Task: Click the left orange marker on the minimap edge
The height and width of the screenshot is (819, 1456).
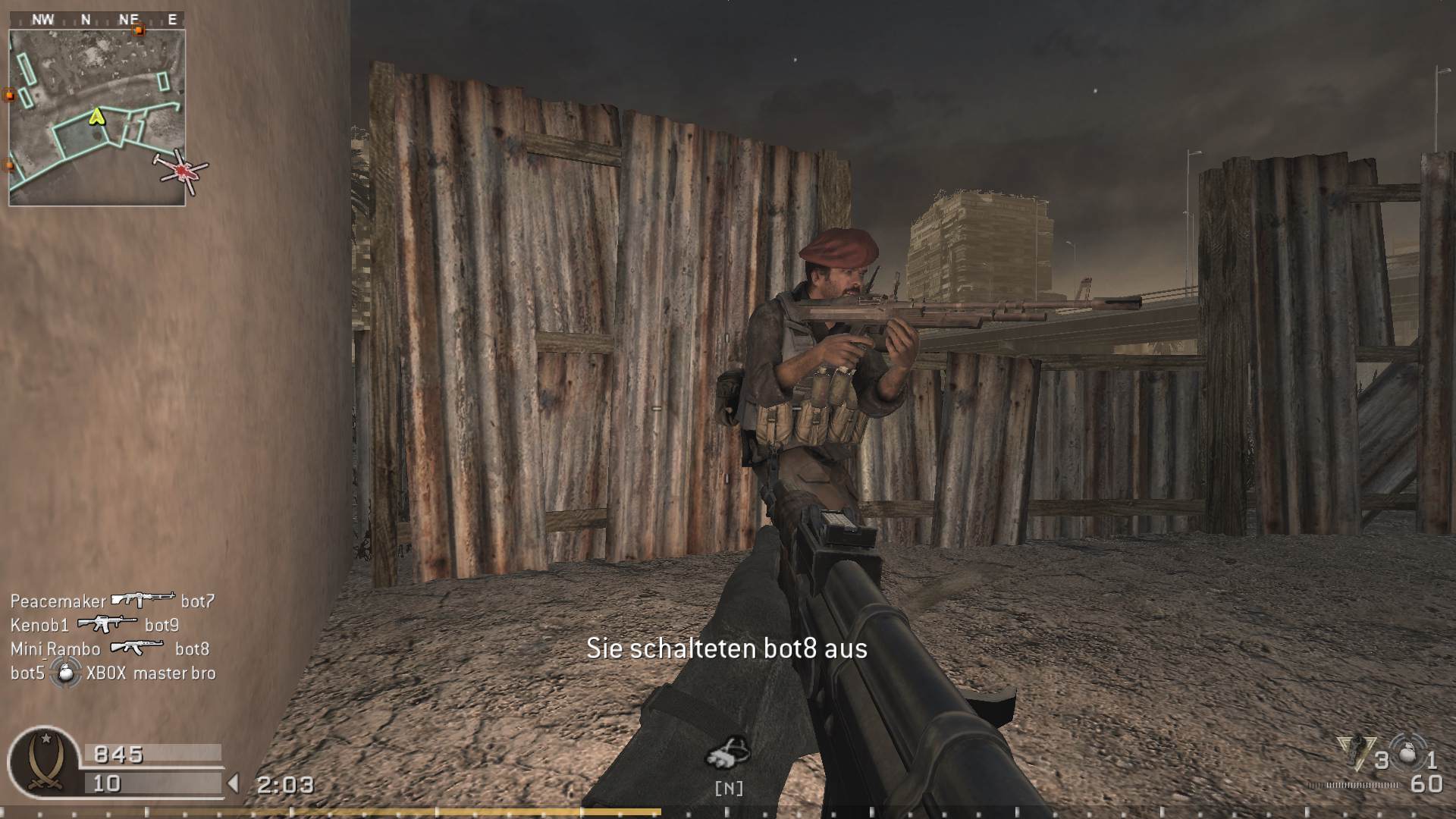Action: tap(8, 96)
